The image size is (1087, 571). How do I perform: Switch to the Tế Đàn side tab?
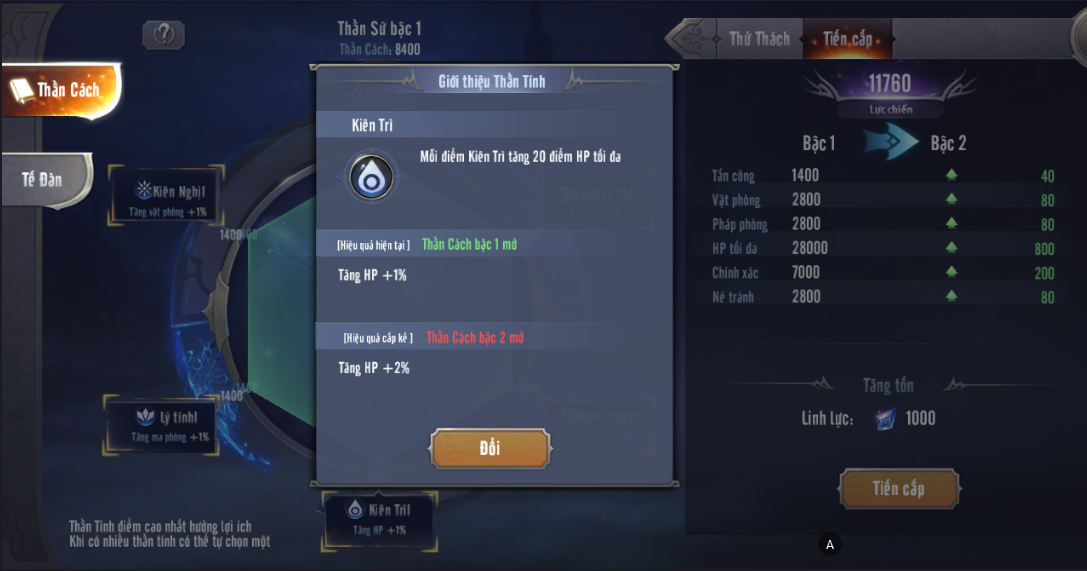click(45, 180)
